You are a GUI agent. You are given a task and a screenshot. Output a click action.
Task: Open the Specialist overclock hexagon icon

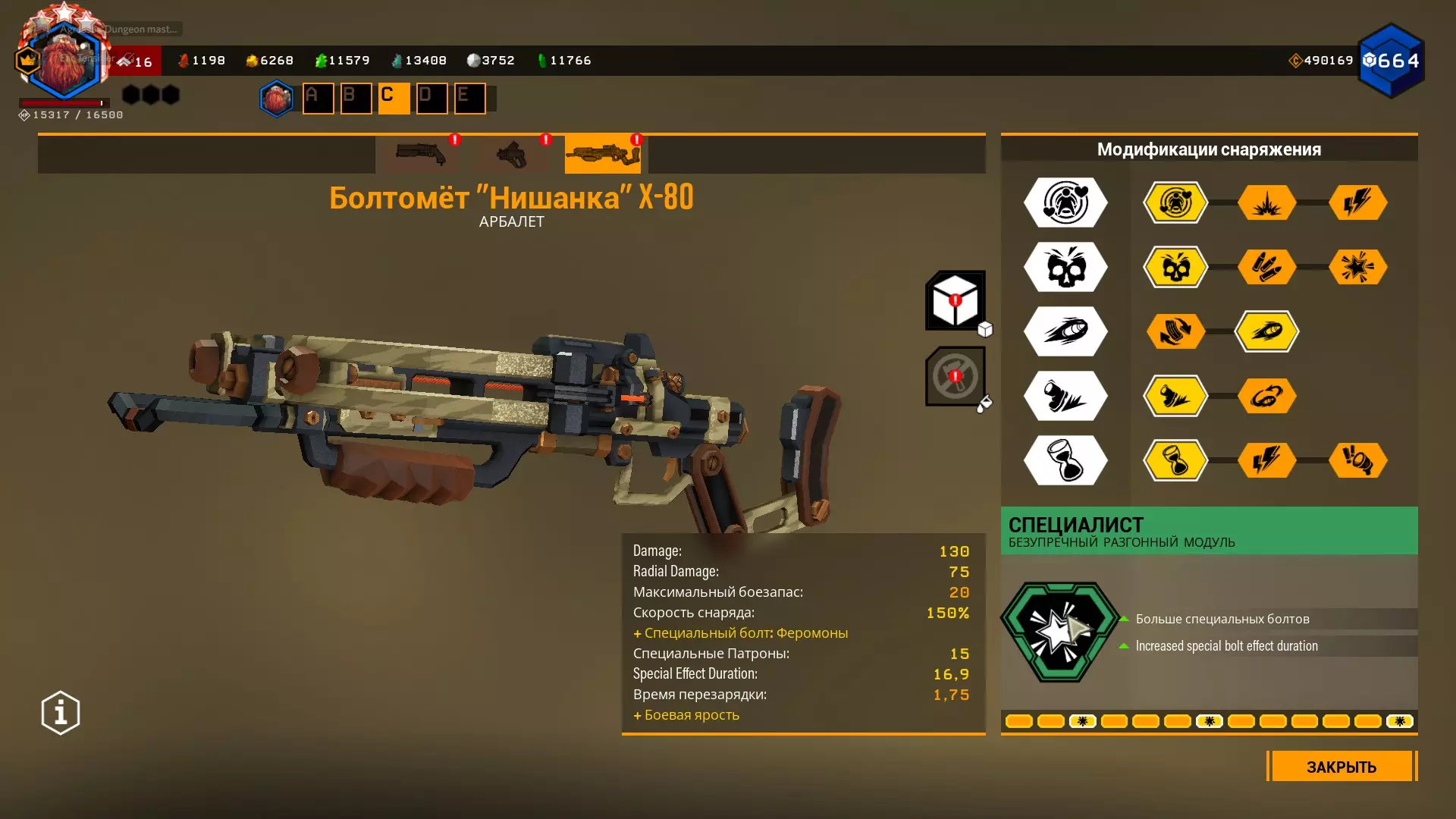[x=1059, y=632]
